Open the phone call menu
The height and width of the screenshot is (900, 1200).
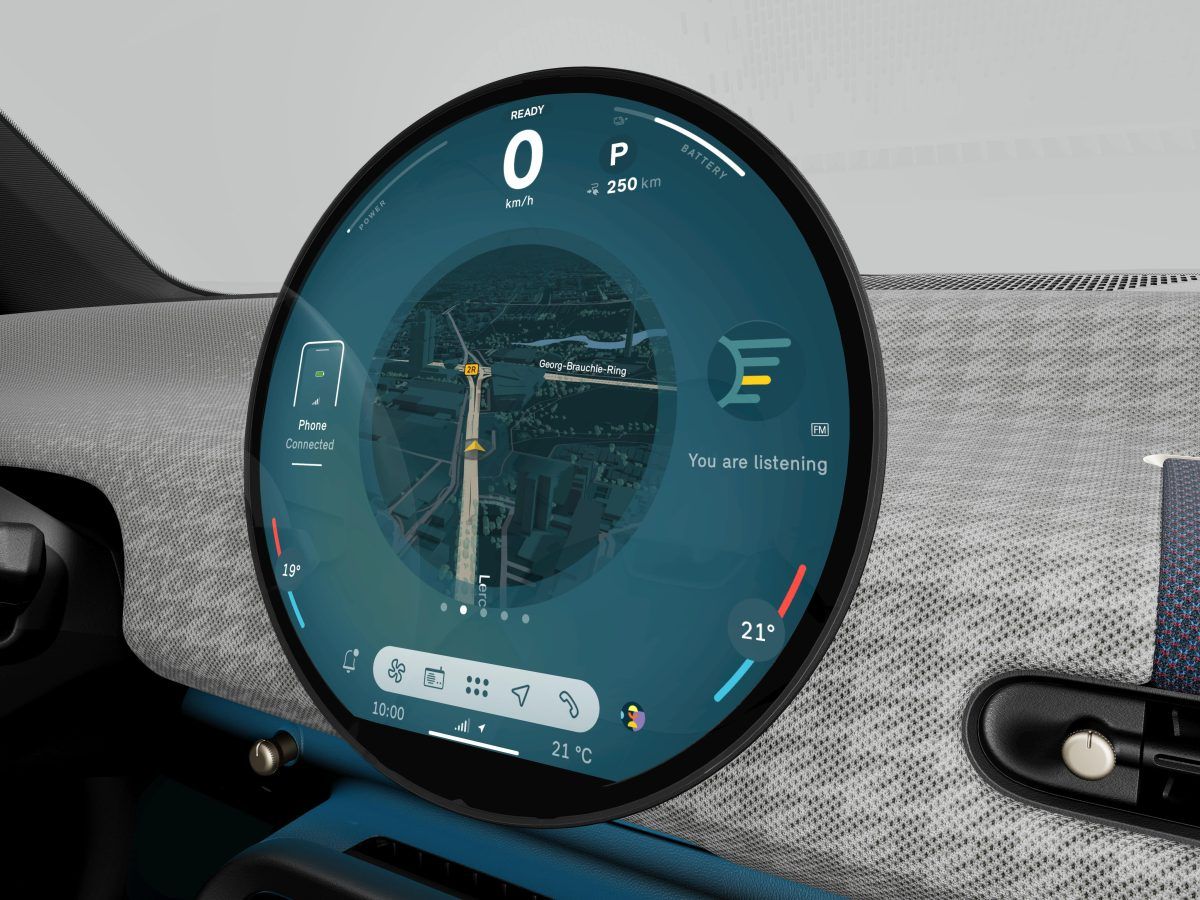569,704
